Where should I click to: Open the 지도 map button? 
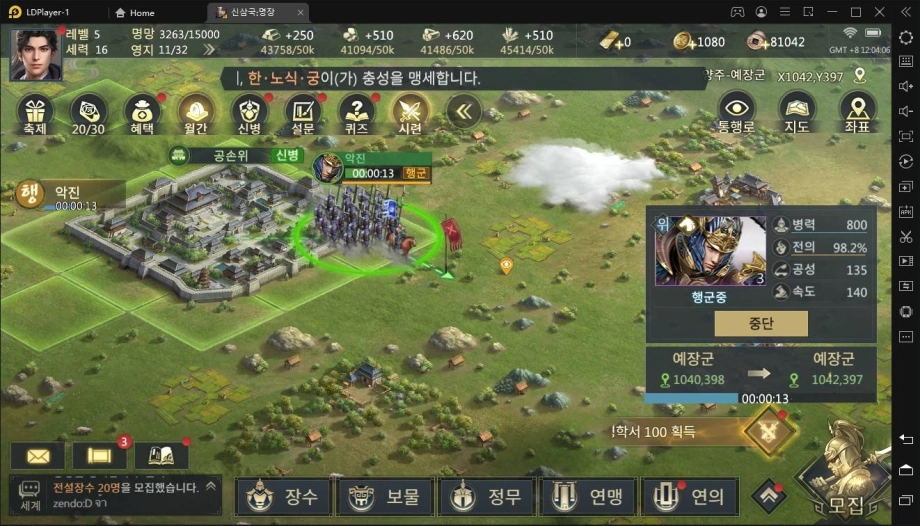point(796,113)
